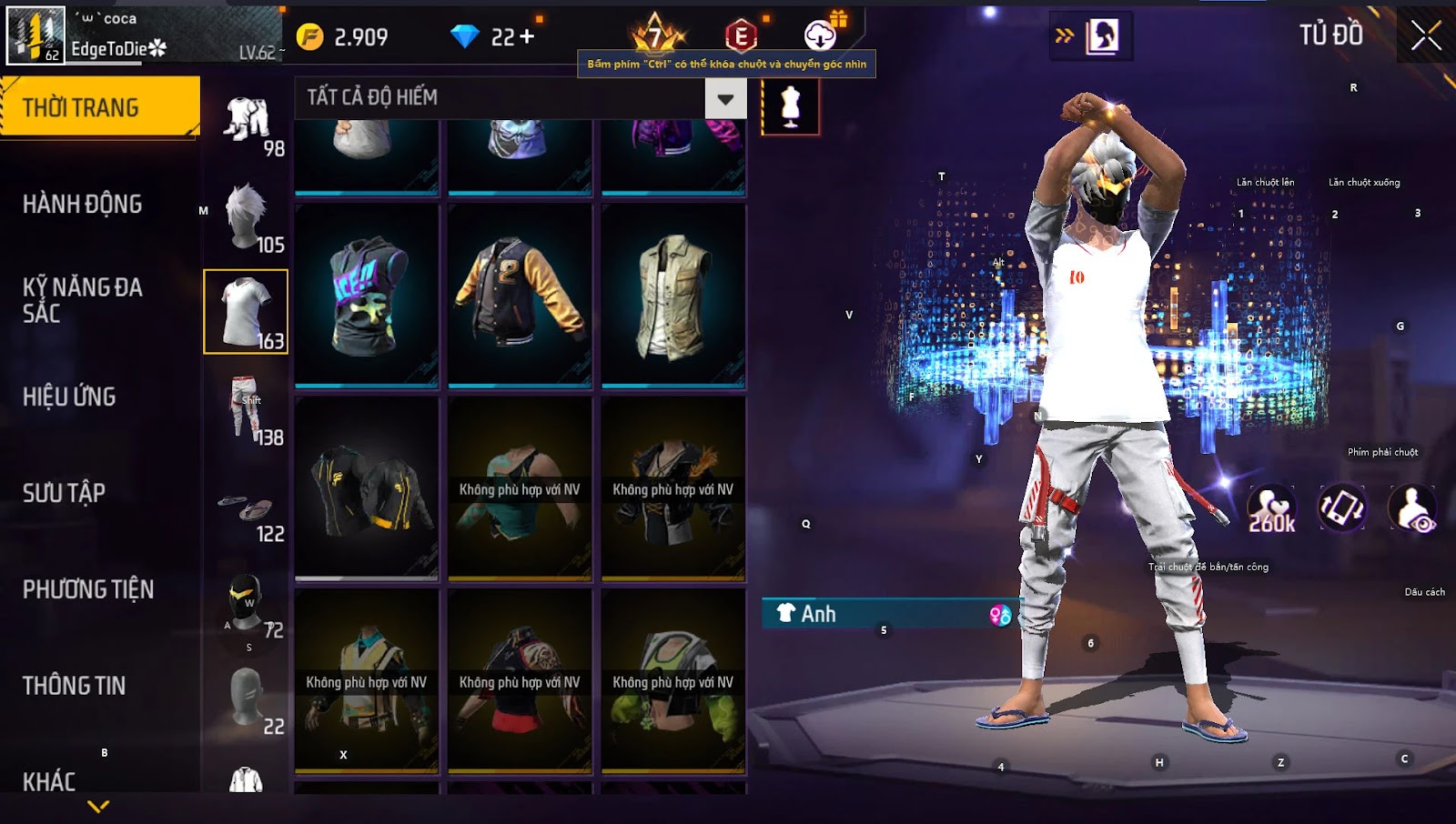Open the 260k likes heart icon
The height and width of the screenshot is (824, 1456).
pyautogui.click(x=1271, y=509)
